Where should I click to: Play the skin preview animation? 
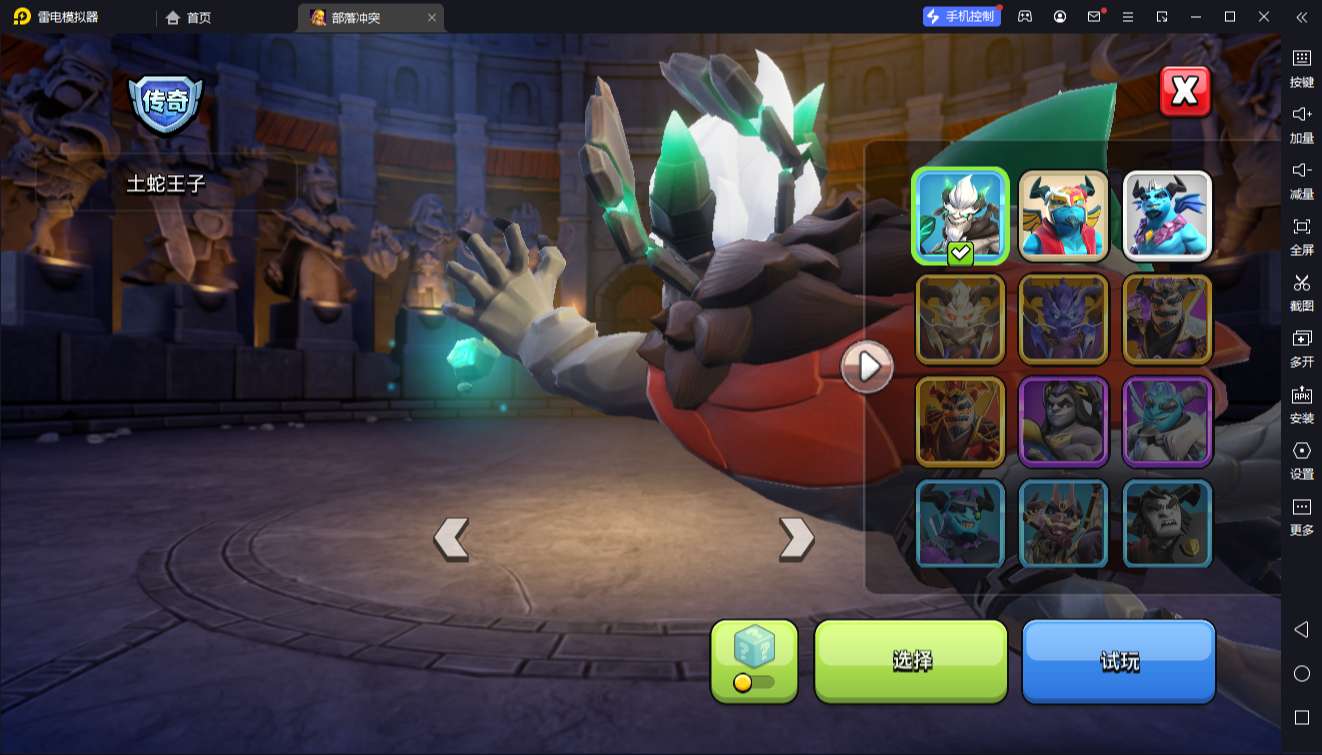867,367
